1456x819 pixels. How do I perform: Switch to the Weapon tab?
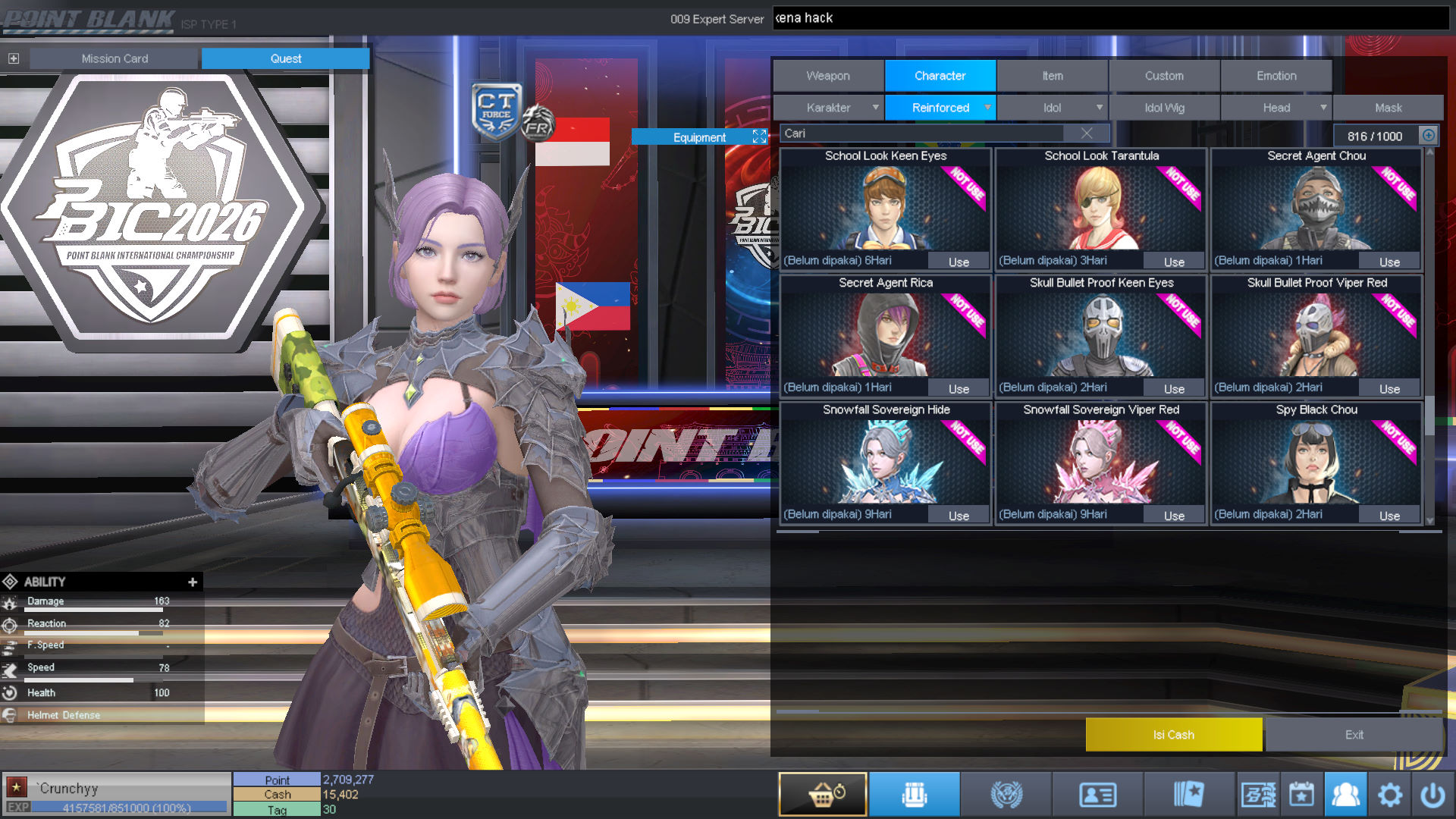pyautogui.click(x=828, y=76)
